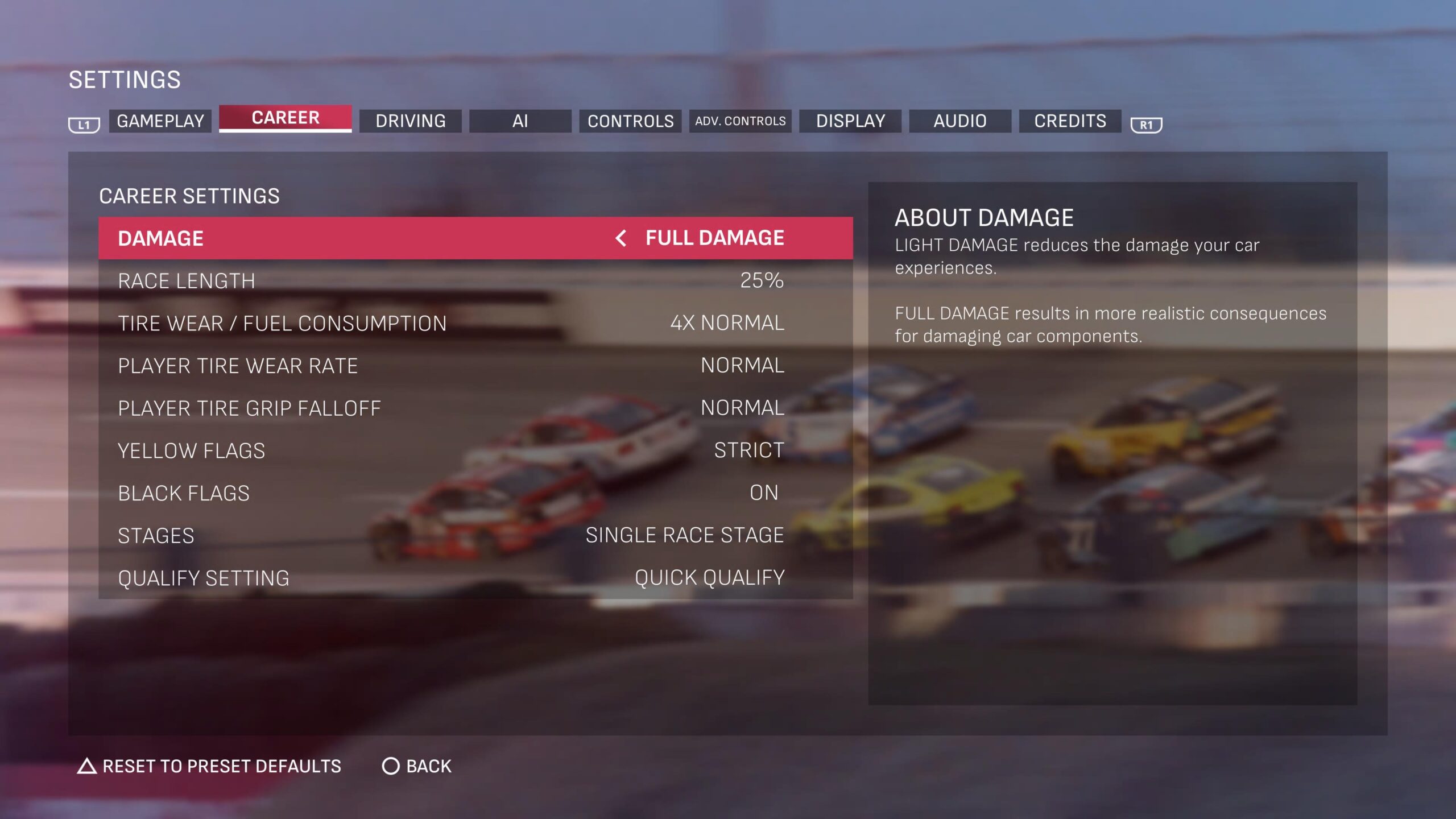
Task: Open the Audio settings tab
Action: pos(960,121)
